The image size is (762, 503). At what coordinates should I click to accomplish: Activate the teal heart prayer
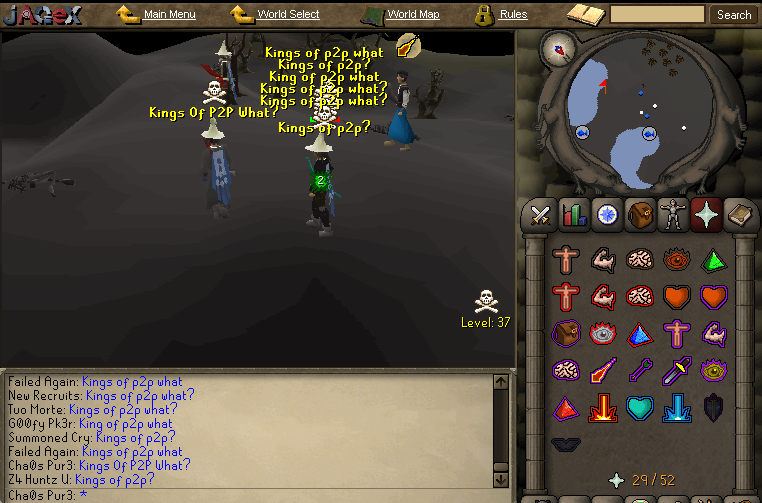click(640, 408)
